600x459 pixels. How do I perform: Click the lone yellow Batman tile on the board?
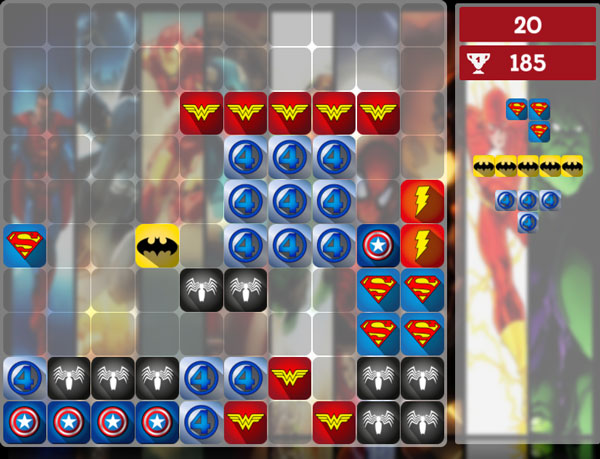pyautogui.click(x=157, y=246)
